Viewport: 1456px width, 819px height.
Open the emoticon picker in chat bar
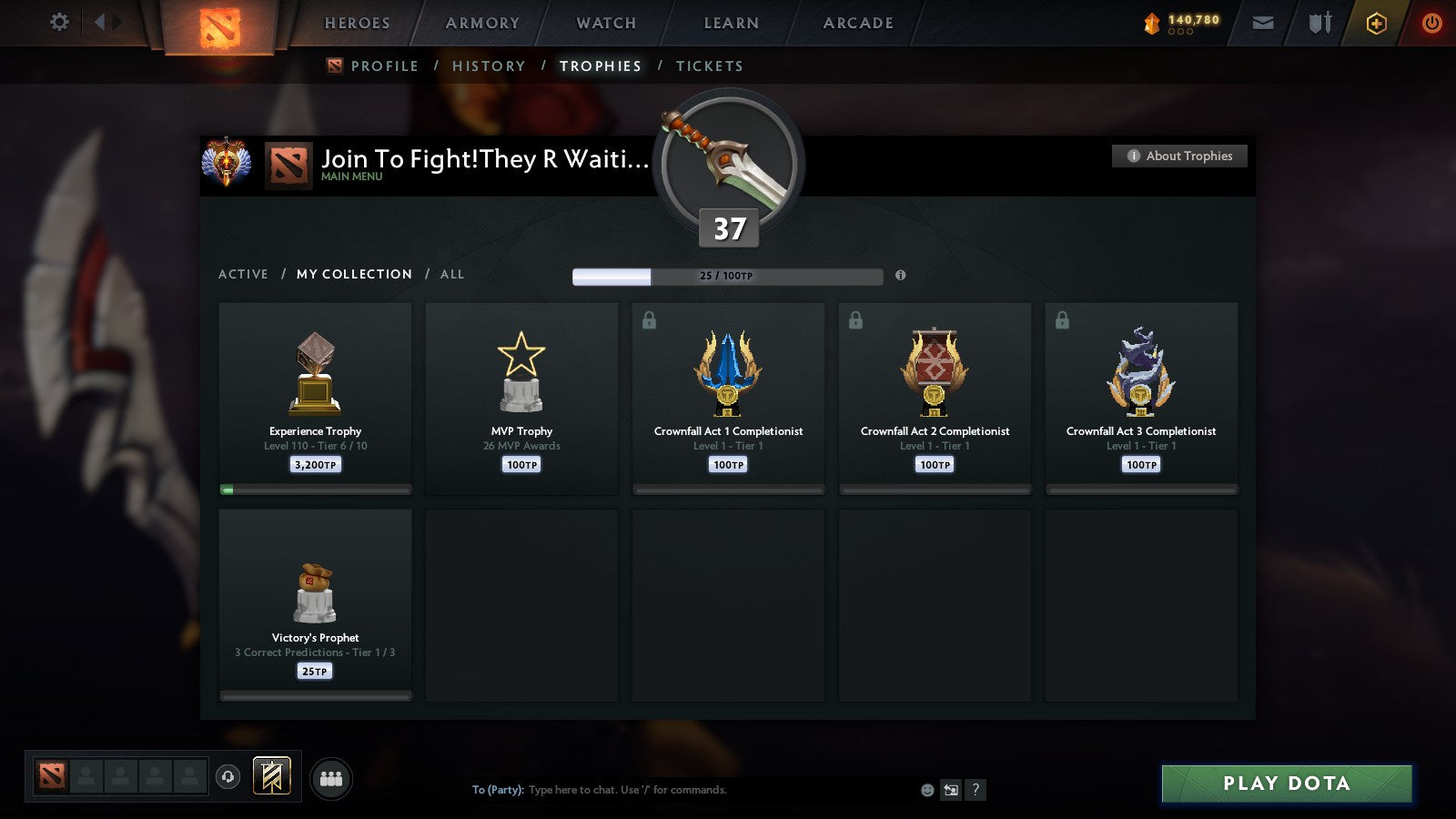coord(927,791)
